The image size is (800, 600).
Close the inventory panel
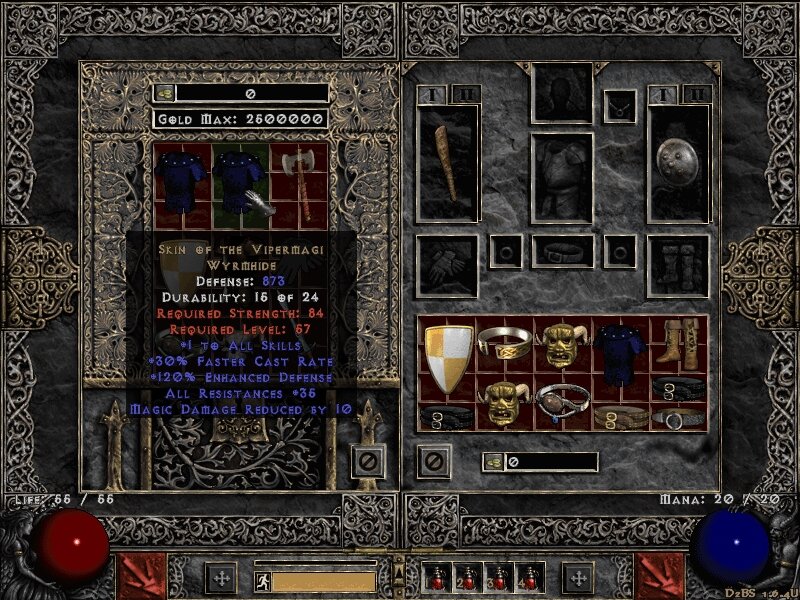click(434, 461)
